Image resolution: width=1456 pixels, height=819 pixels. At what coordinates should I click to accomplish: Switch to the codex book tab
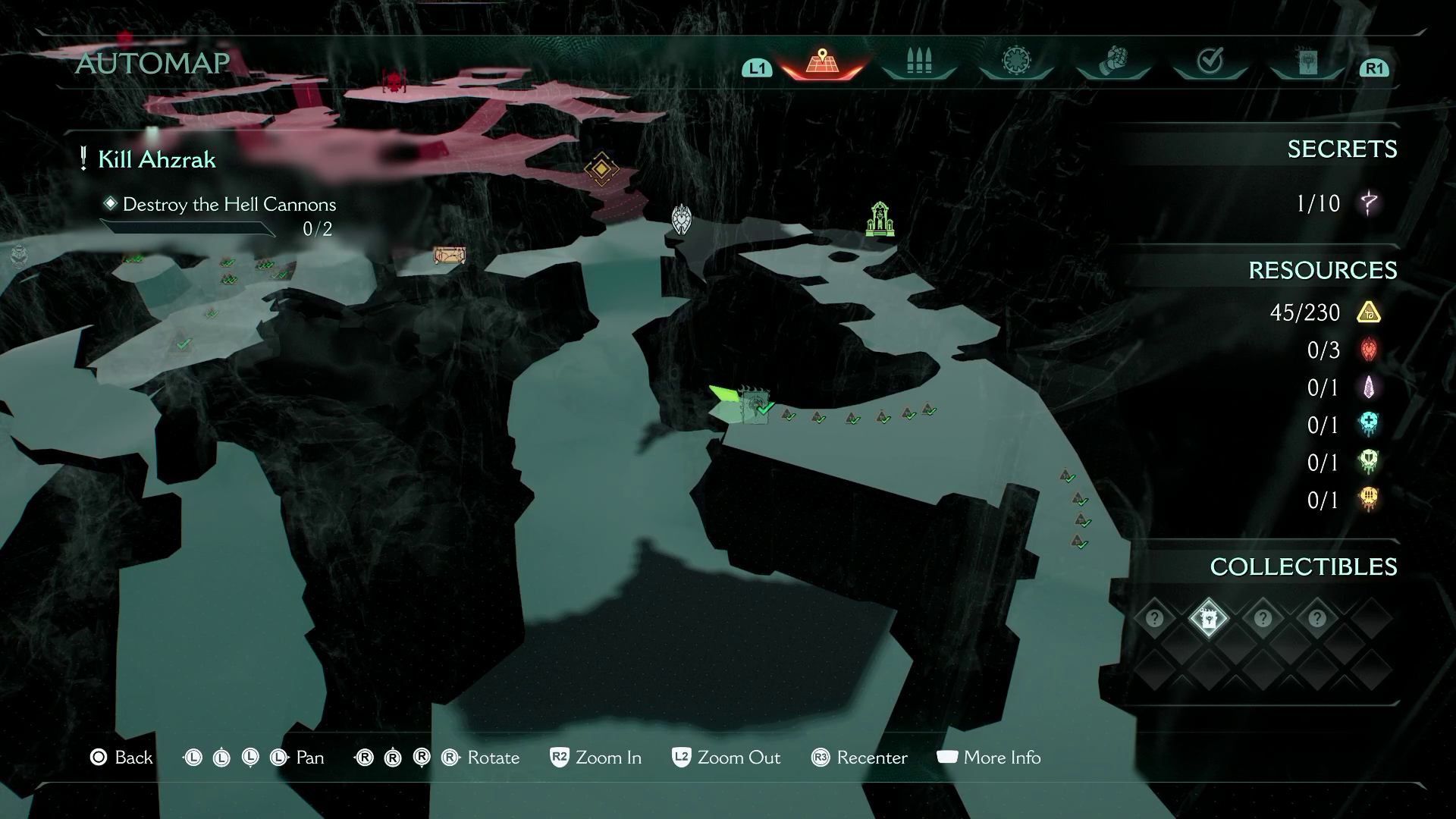pos(1307,62)
